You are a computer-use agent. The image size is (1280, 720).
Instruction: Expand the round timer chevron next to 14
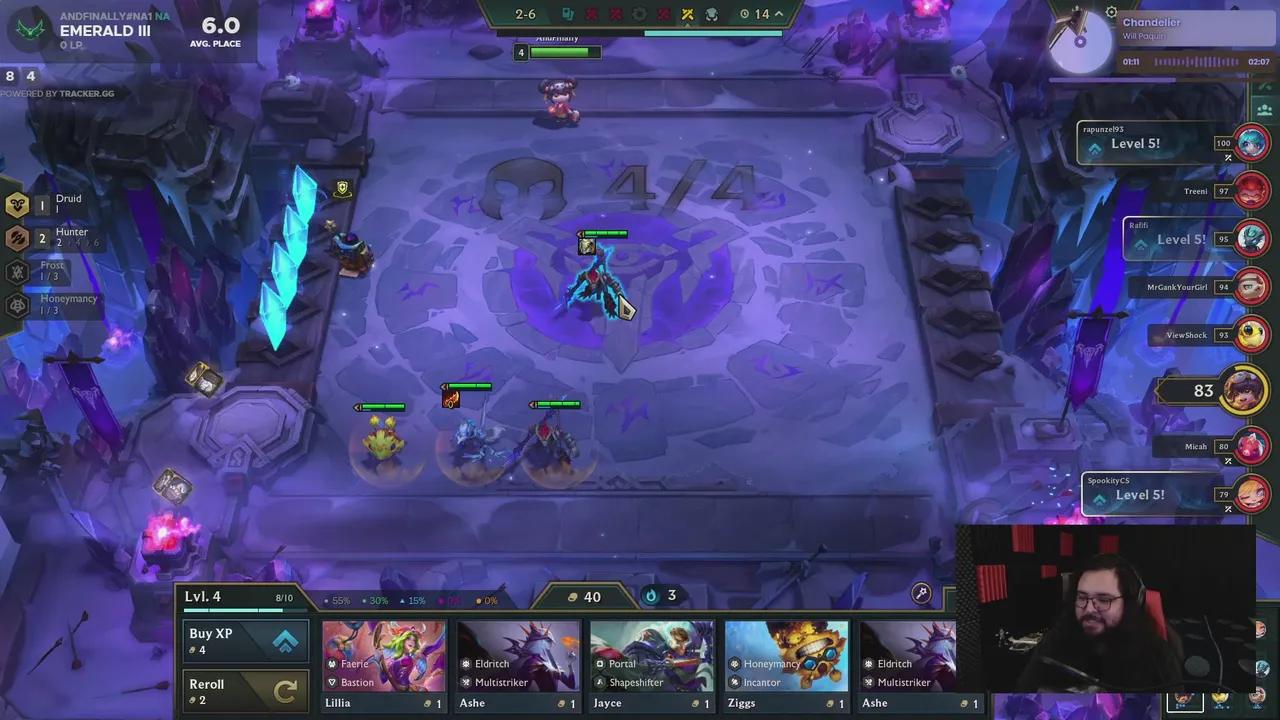[778, 14]
